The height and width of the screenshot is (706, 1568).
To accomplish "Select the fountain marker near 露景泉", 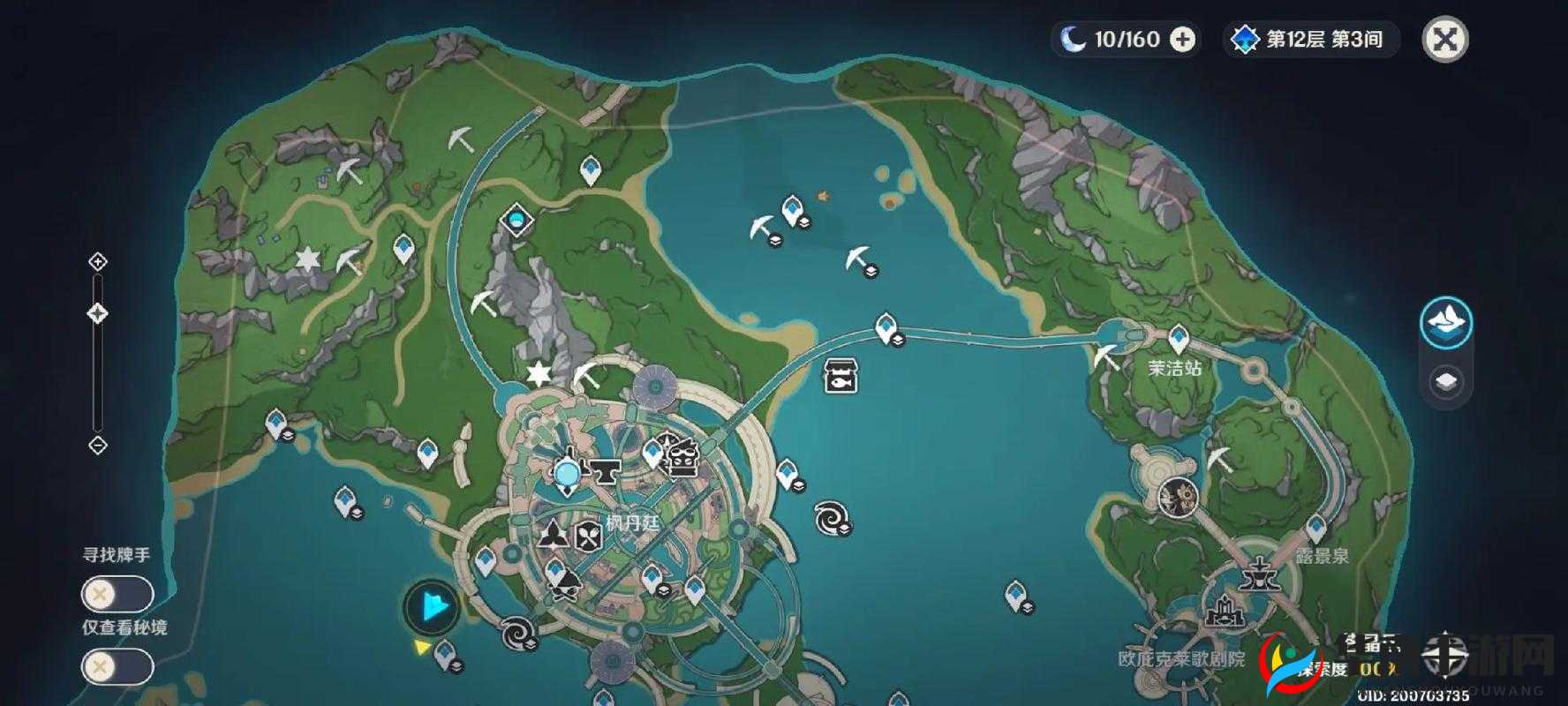I will (x=1255, y=574).
